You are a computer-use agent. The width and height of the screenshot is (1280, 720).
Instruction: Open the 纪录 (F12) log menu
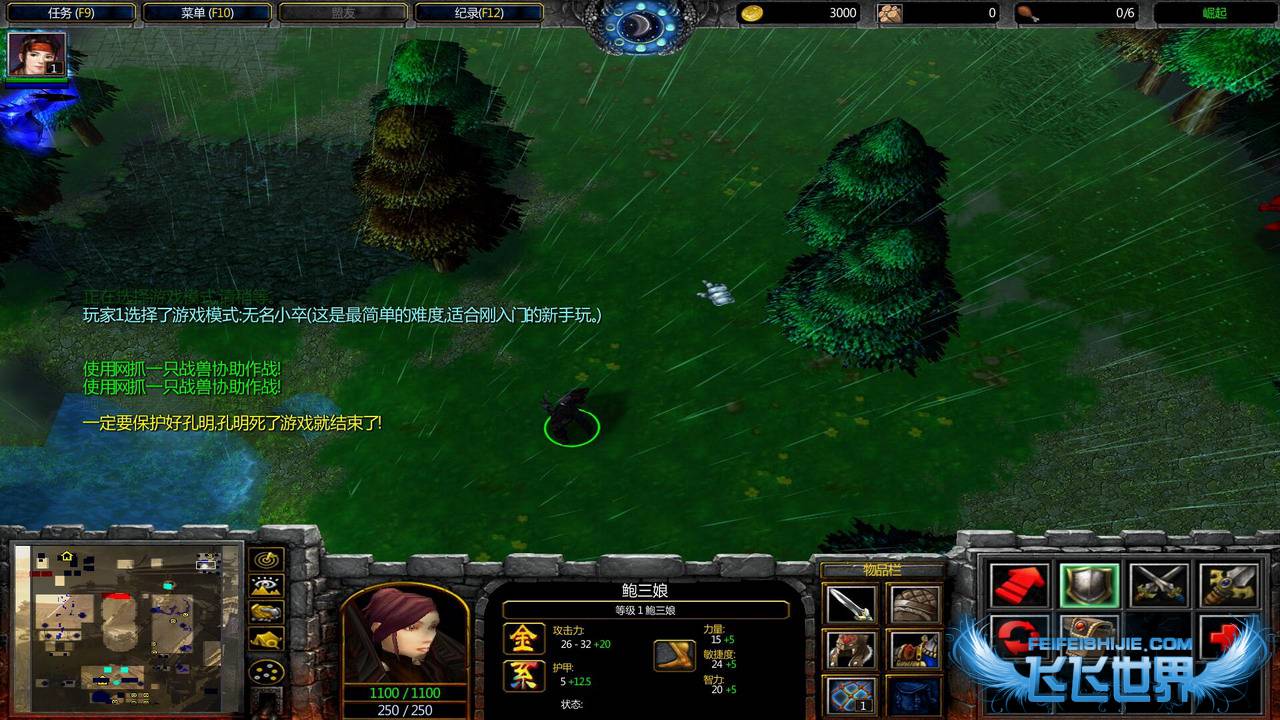point(478,13)
